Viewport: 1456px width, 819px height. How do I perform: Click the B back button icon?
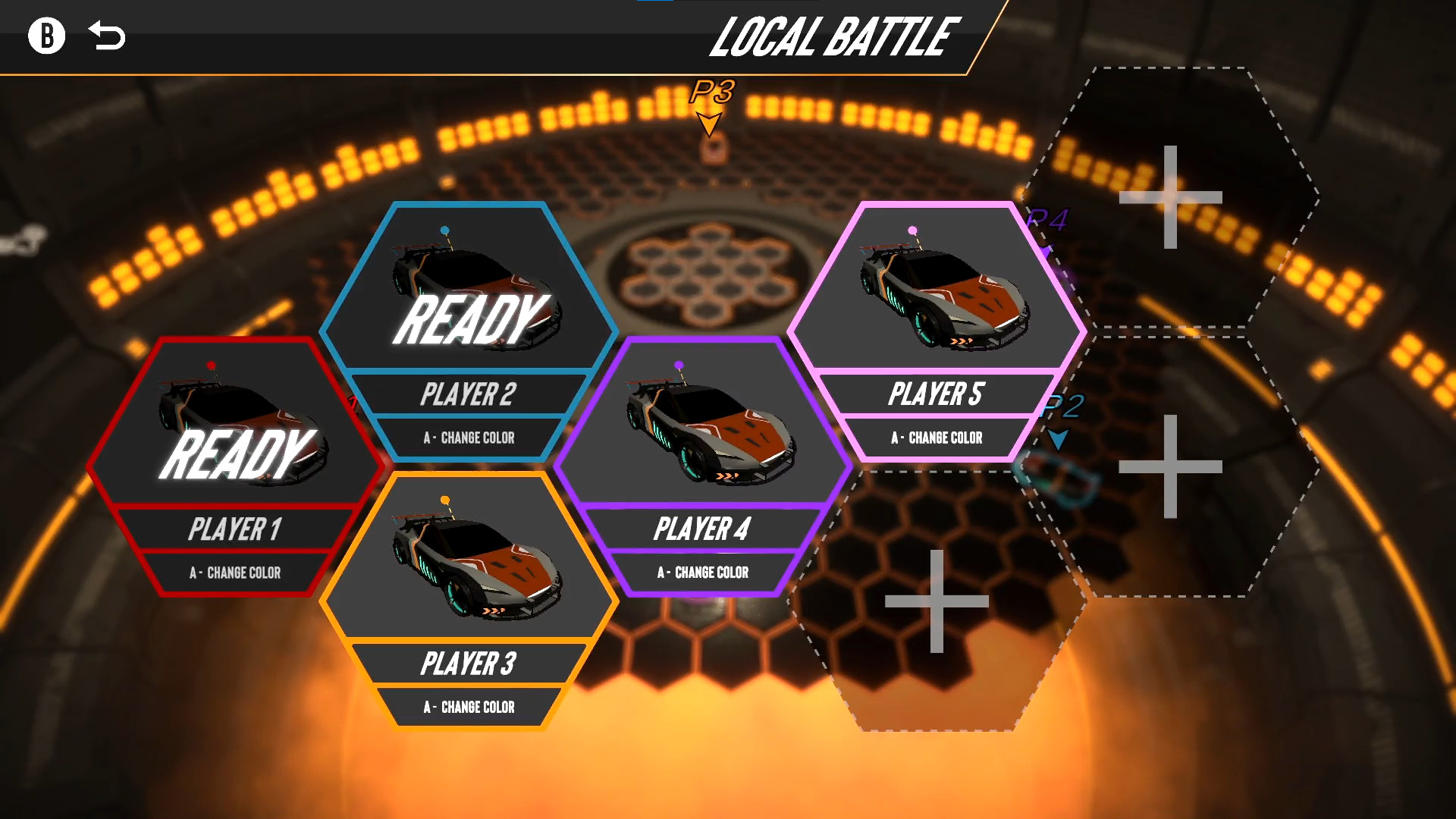pos(47,35)
